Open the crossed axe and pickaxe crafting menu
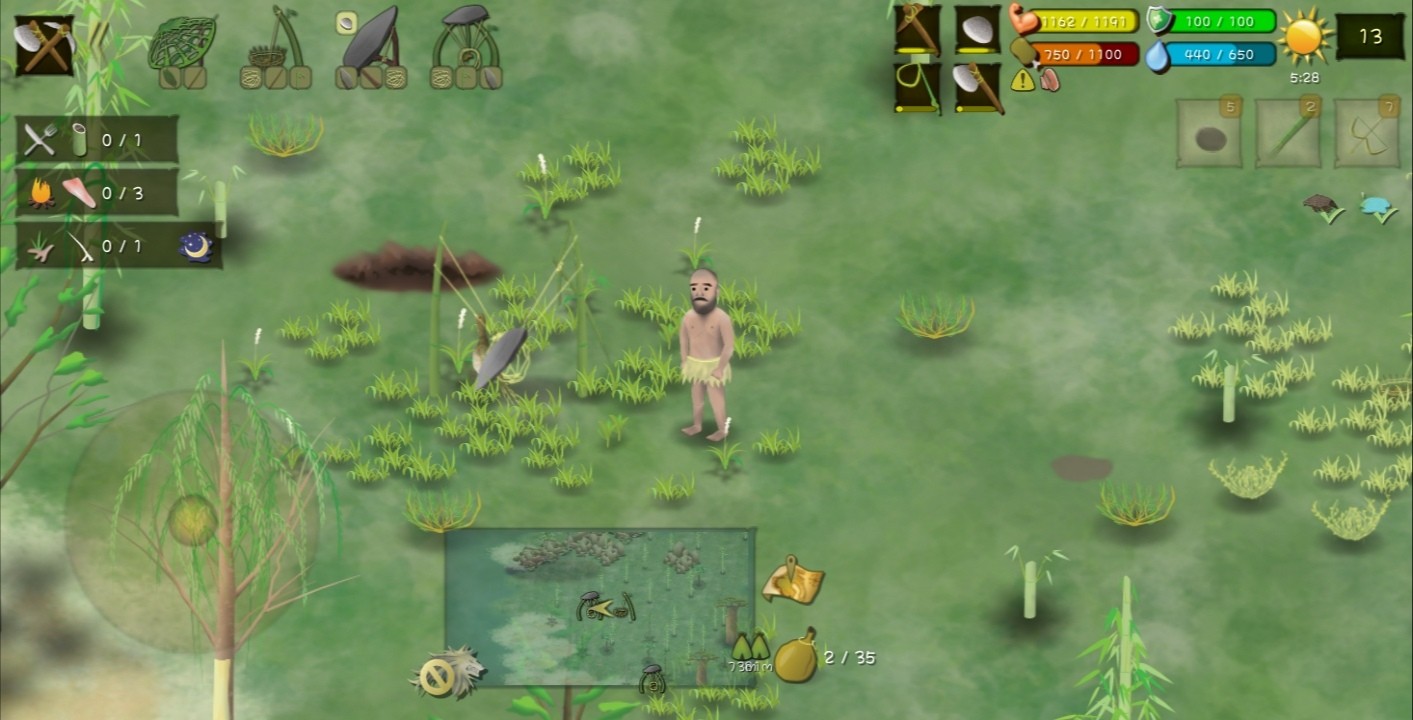Screen dimensions: 1413x720 (44, 46)
